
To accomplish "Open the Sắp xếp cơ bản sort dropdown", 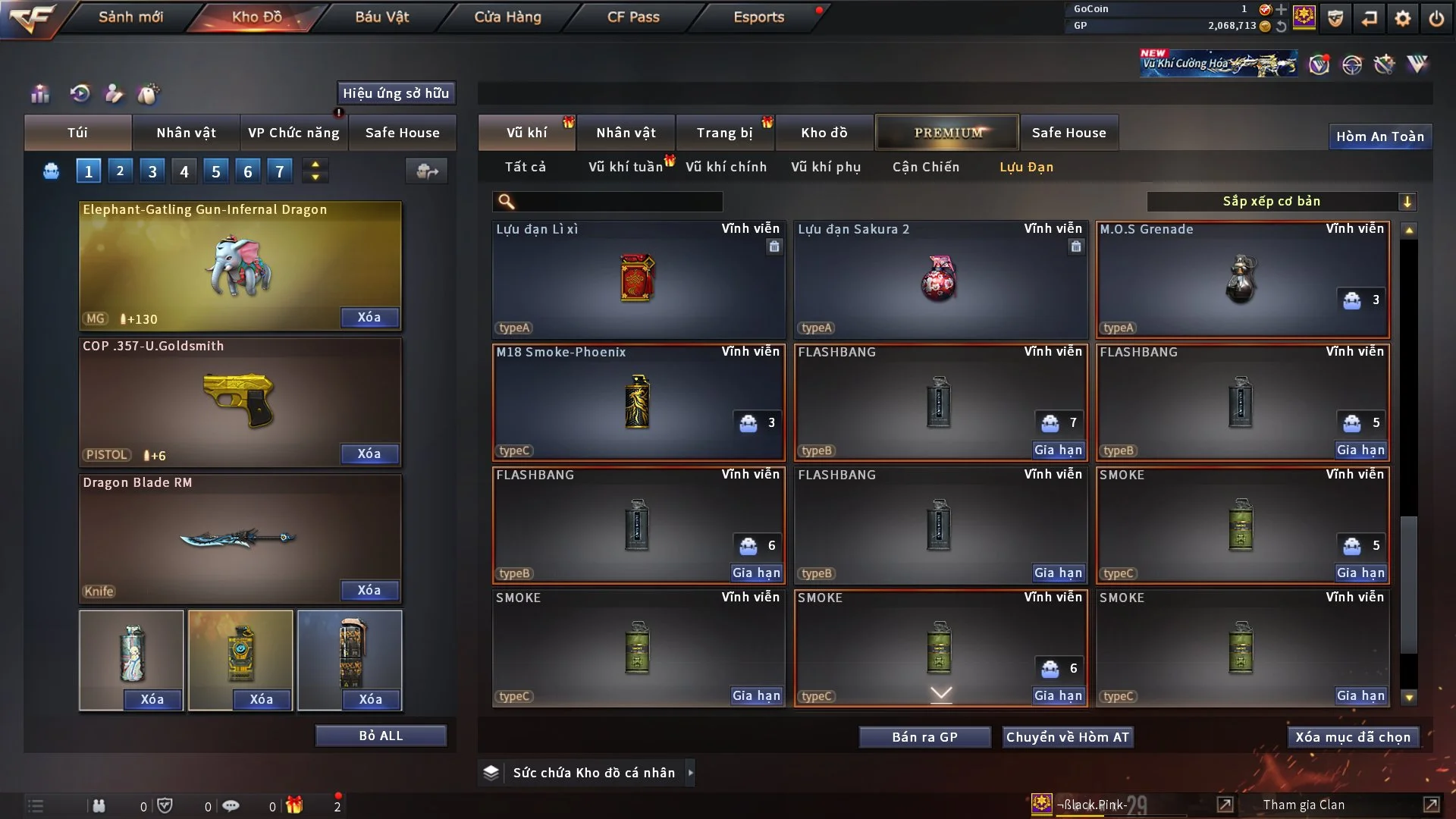I will pos(1281,201).
